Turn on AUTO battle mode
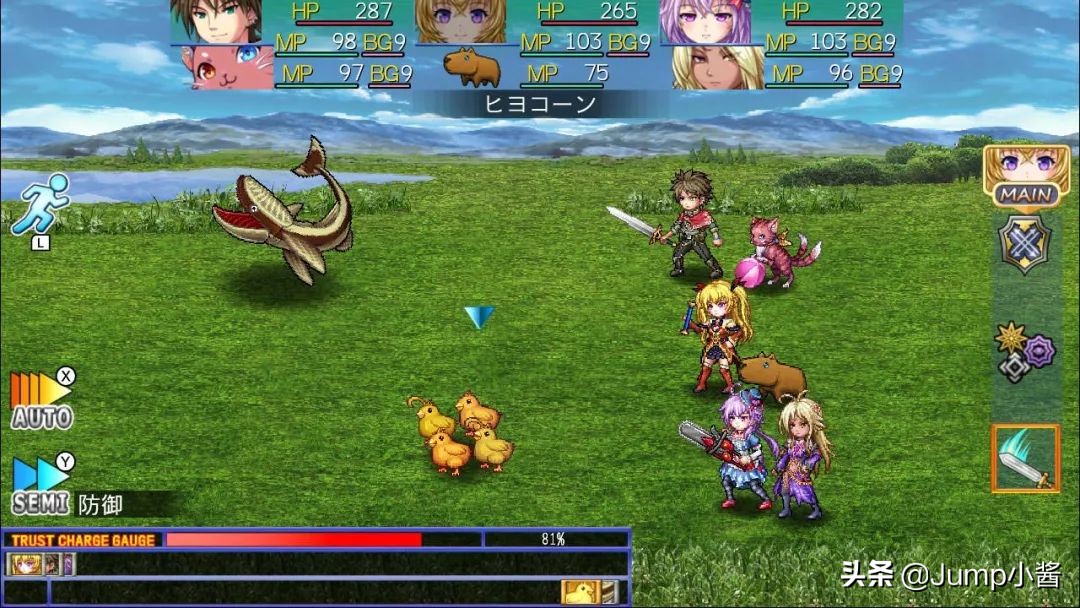Viewport: 1080px width, 608px height. 42,401
